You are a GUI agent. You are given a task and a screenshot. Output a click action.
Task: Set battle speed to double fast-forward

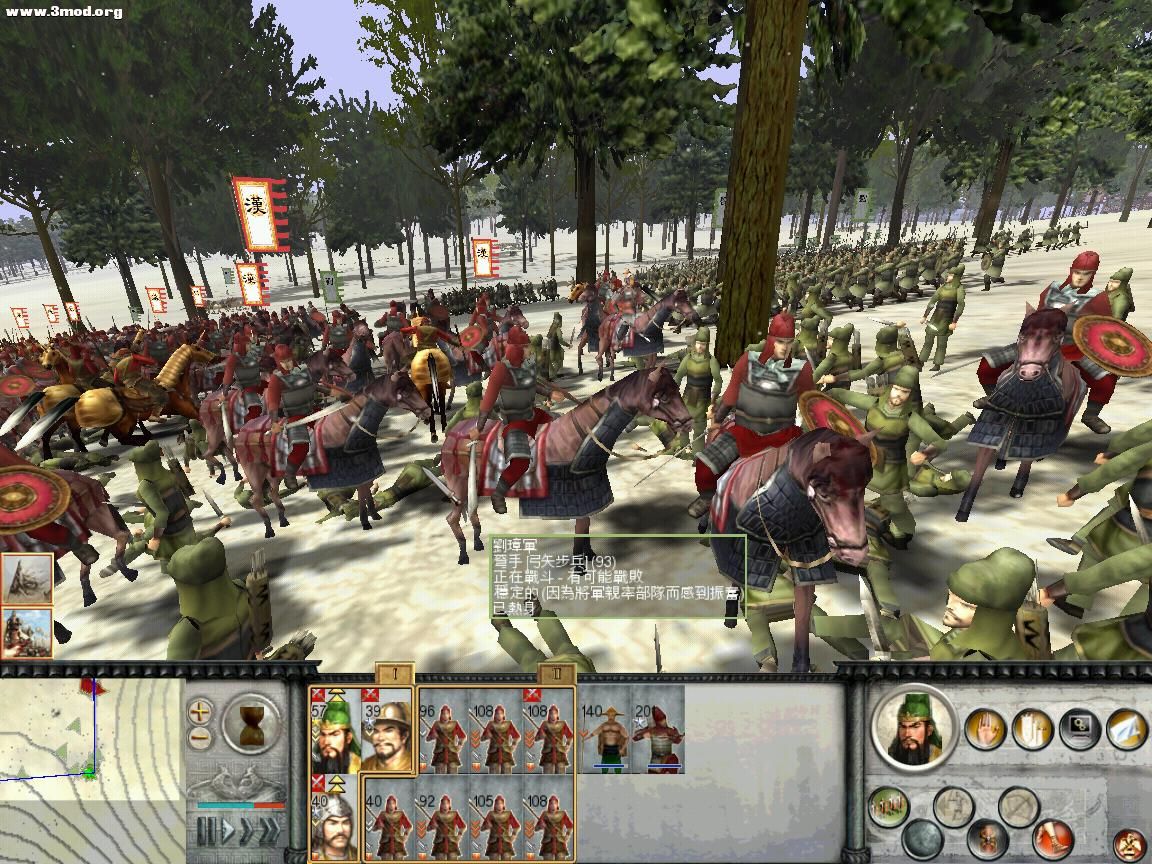tap(249, 831)
